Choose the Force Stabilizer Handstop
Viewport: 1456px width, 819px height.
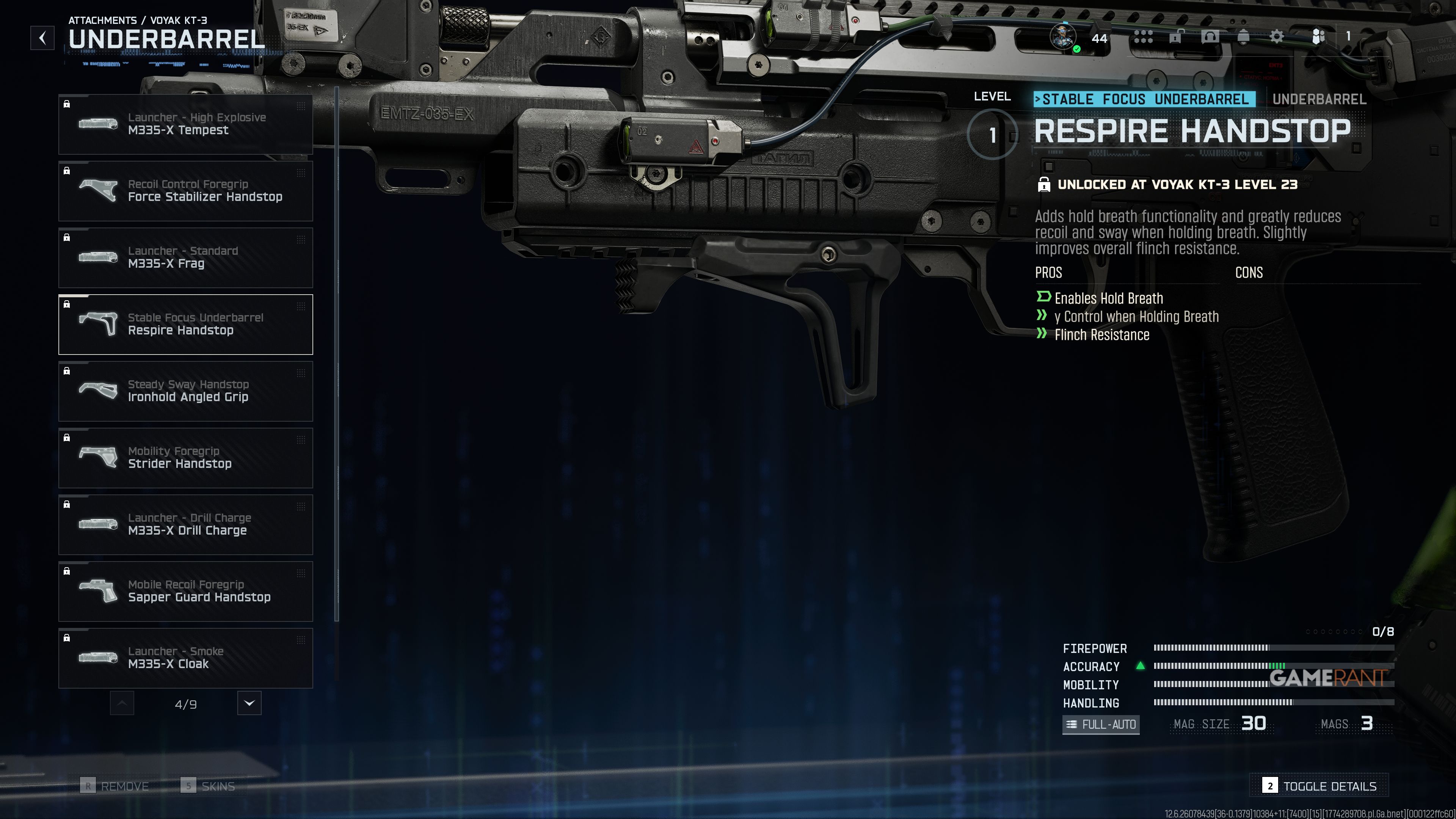point(185,191)
